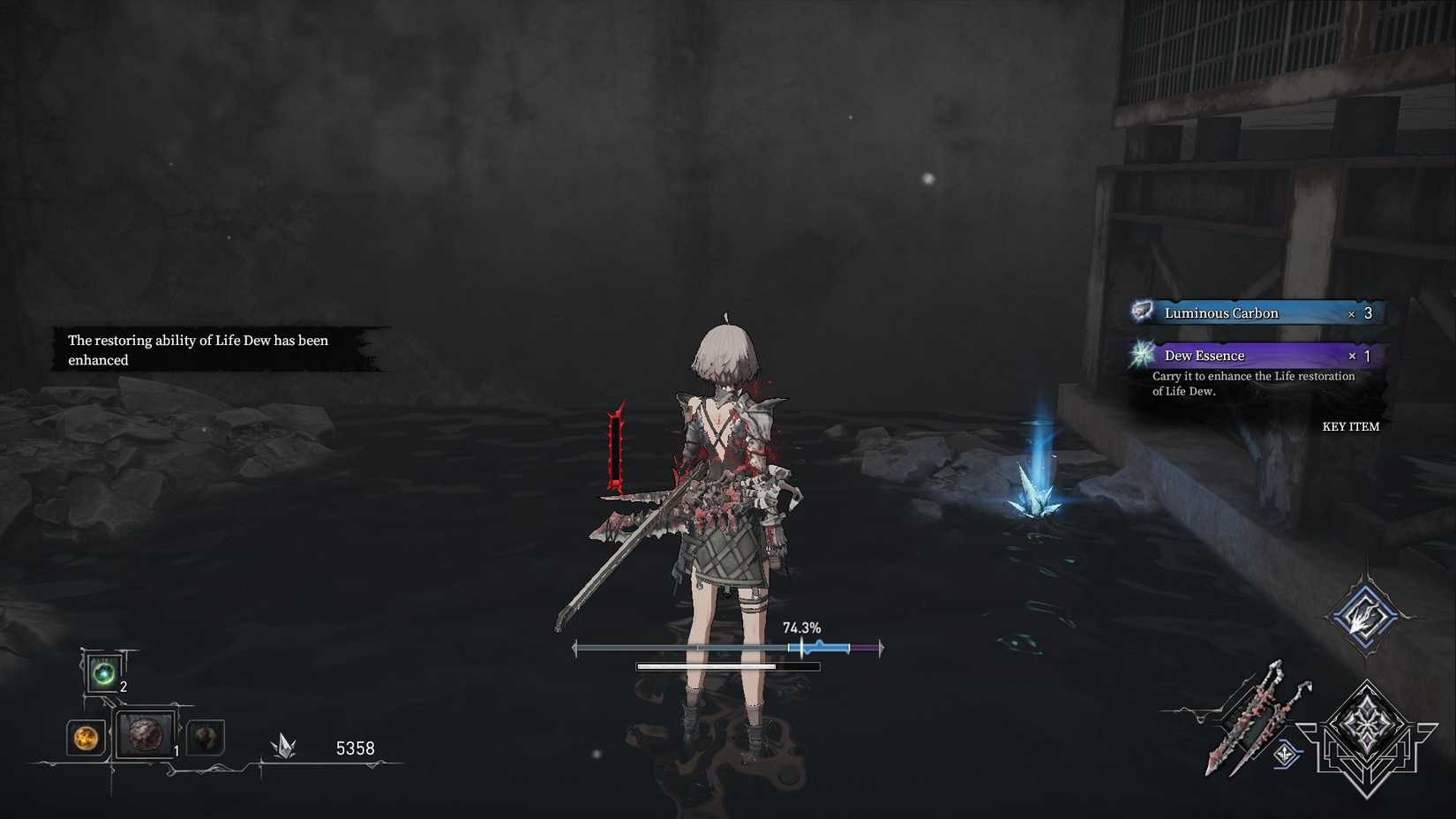Click the Luminous Carbon crystal icon
The width and height of the screenshot is (1456, 819).
(x=1142, y=312)
